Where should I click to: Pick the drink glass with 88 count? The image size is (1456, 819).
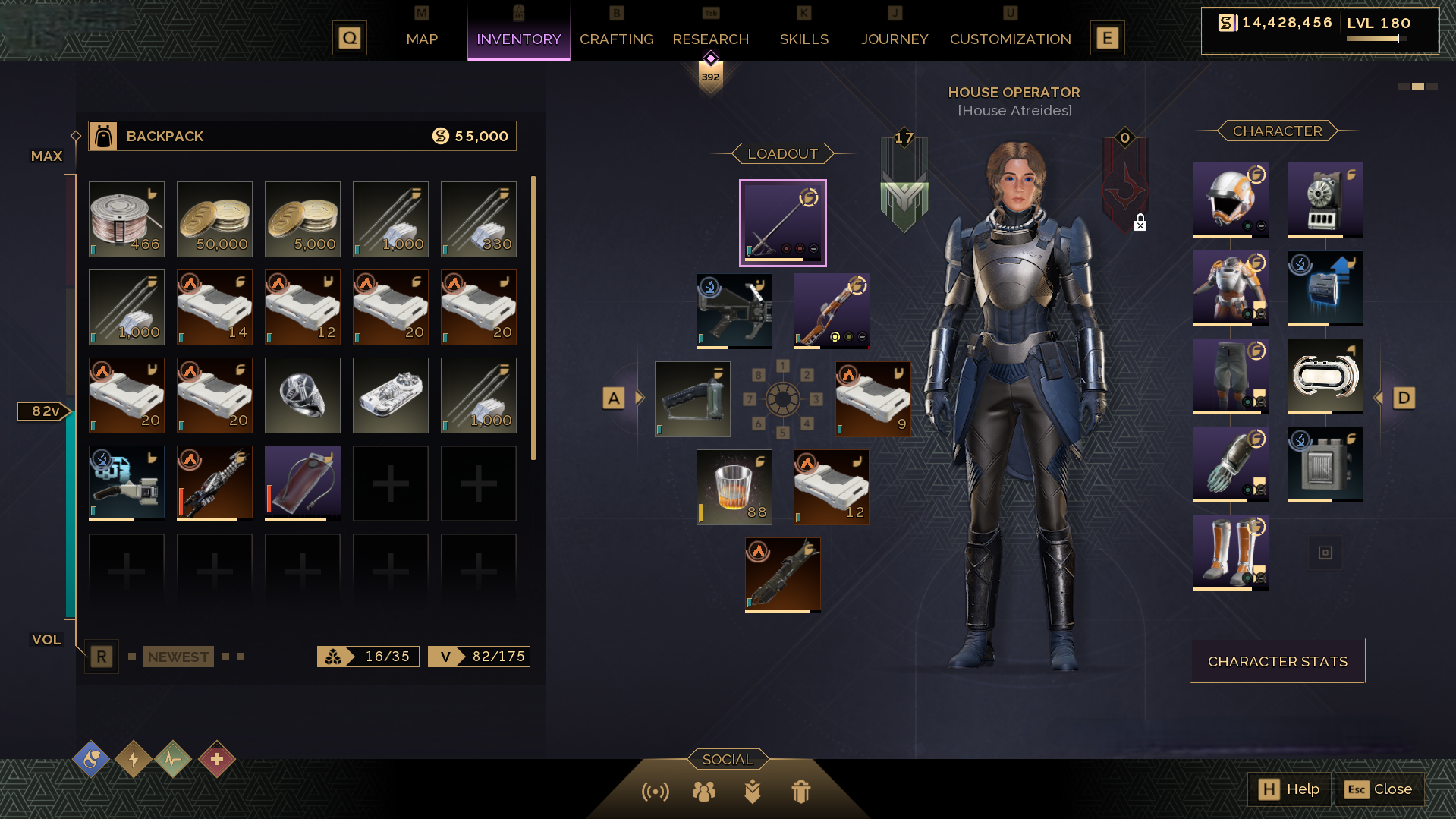click(x=734, y=487)
